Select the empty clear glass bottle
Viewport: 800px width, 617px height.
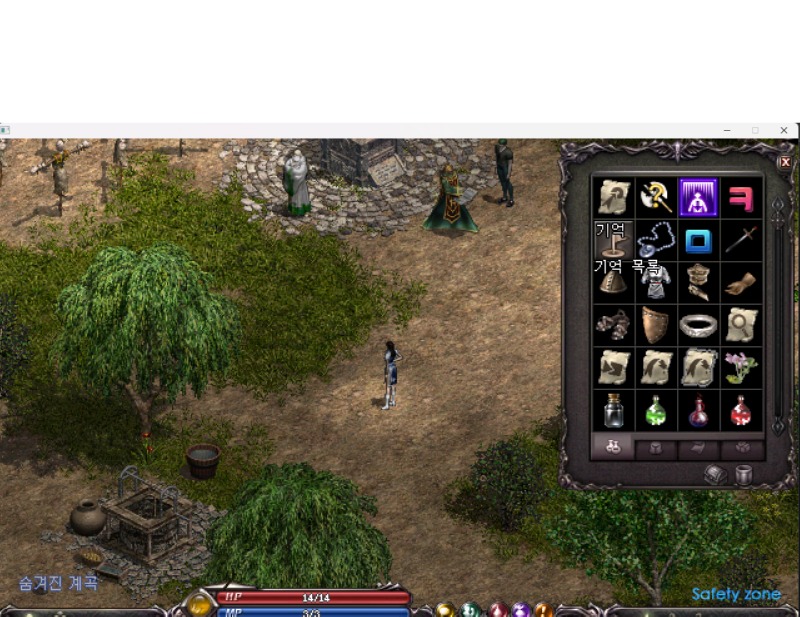coord(612,410)
